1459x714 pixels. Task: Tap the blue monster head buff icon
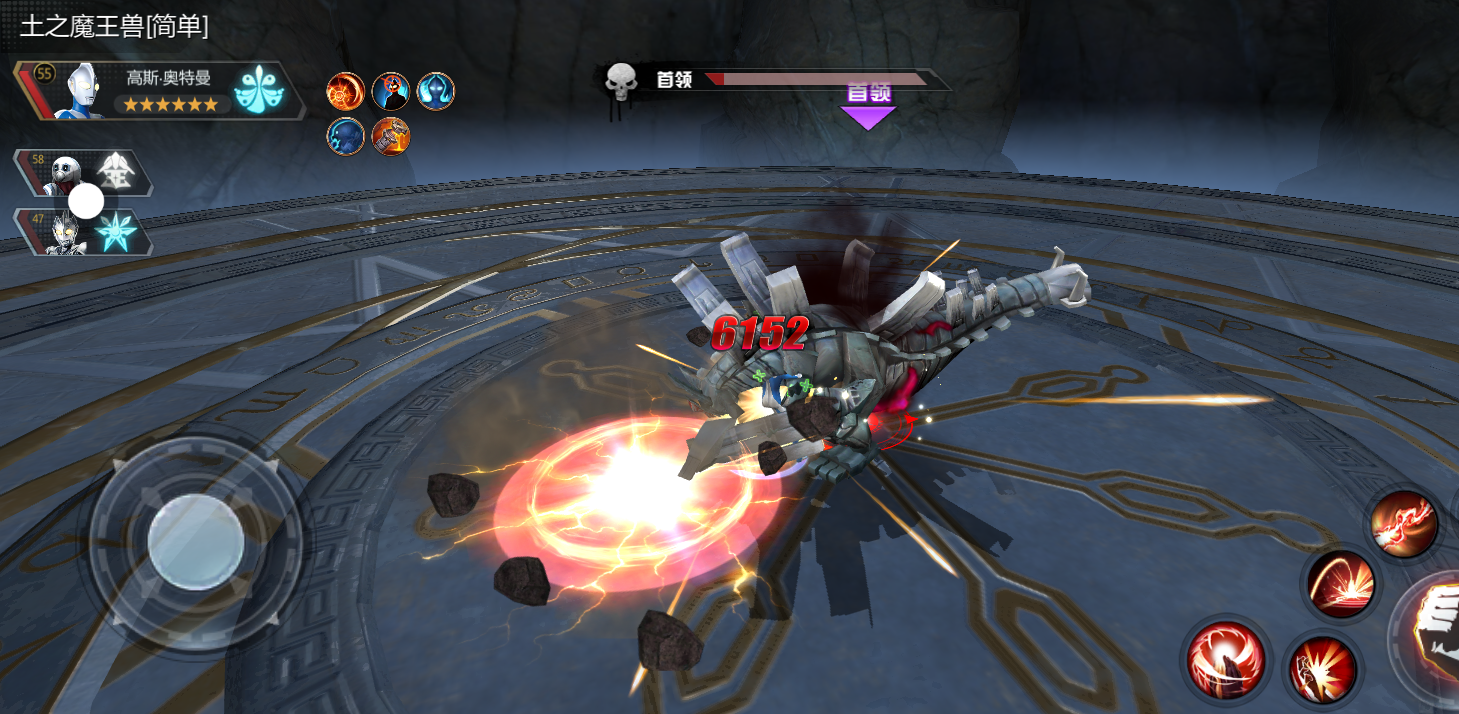345,136
